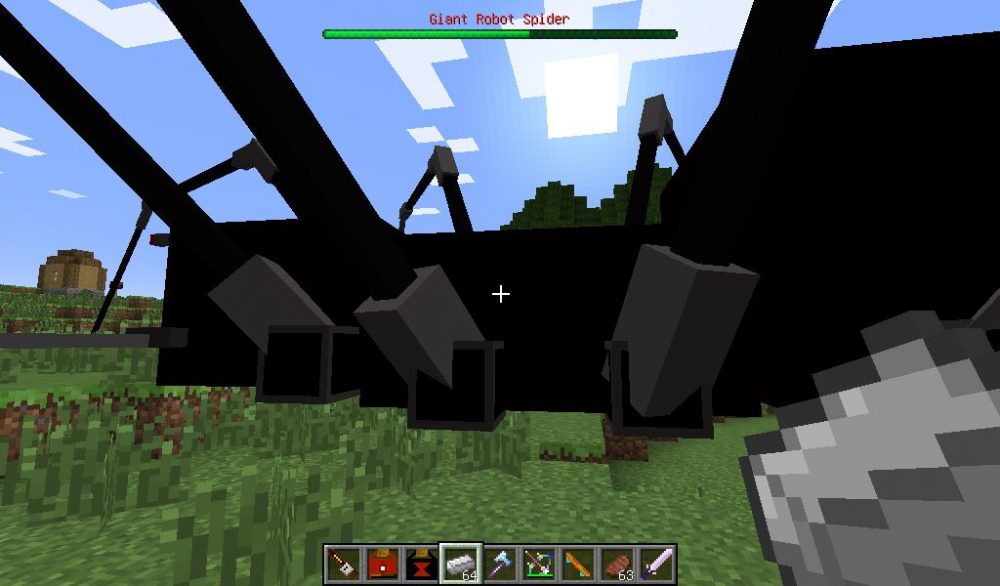Equip the blue-headed battle axe

500,564
